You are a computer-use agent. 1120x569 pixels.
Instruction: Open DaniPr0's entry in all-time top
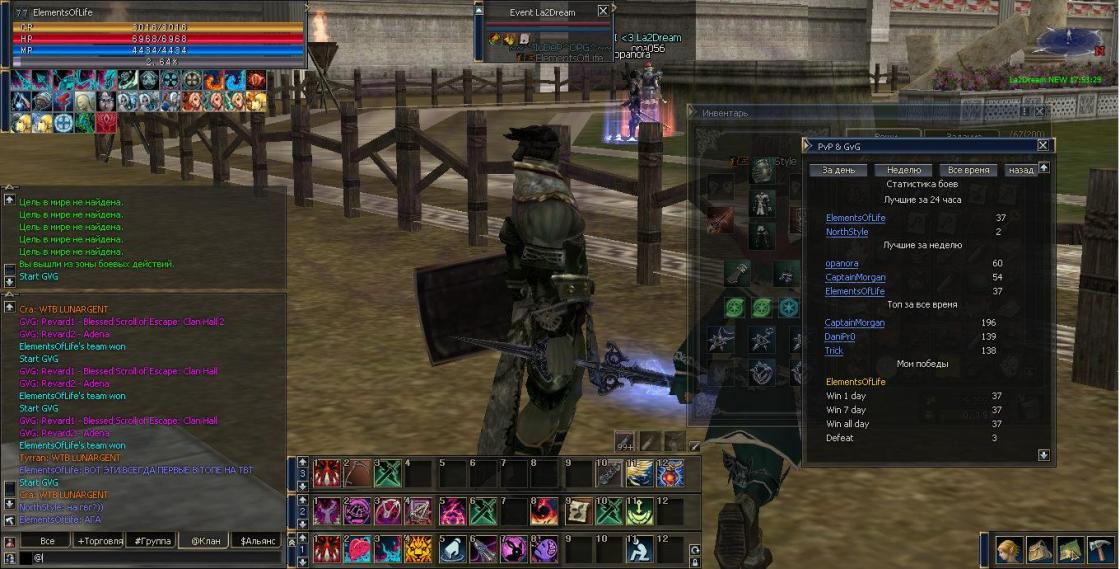(840, 337)
